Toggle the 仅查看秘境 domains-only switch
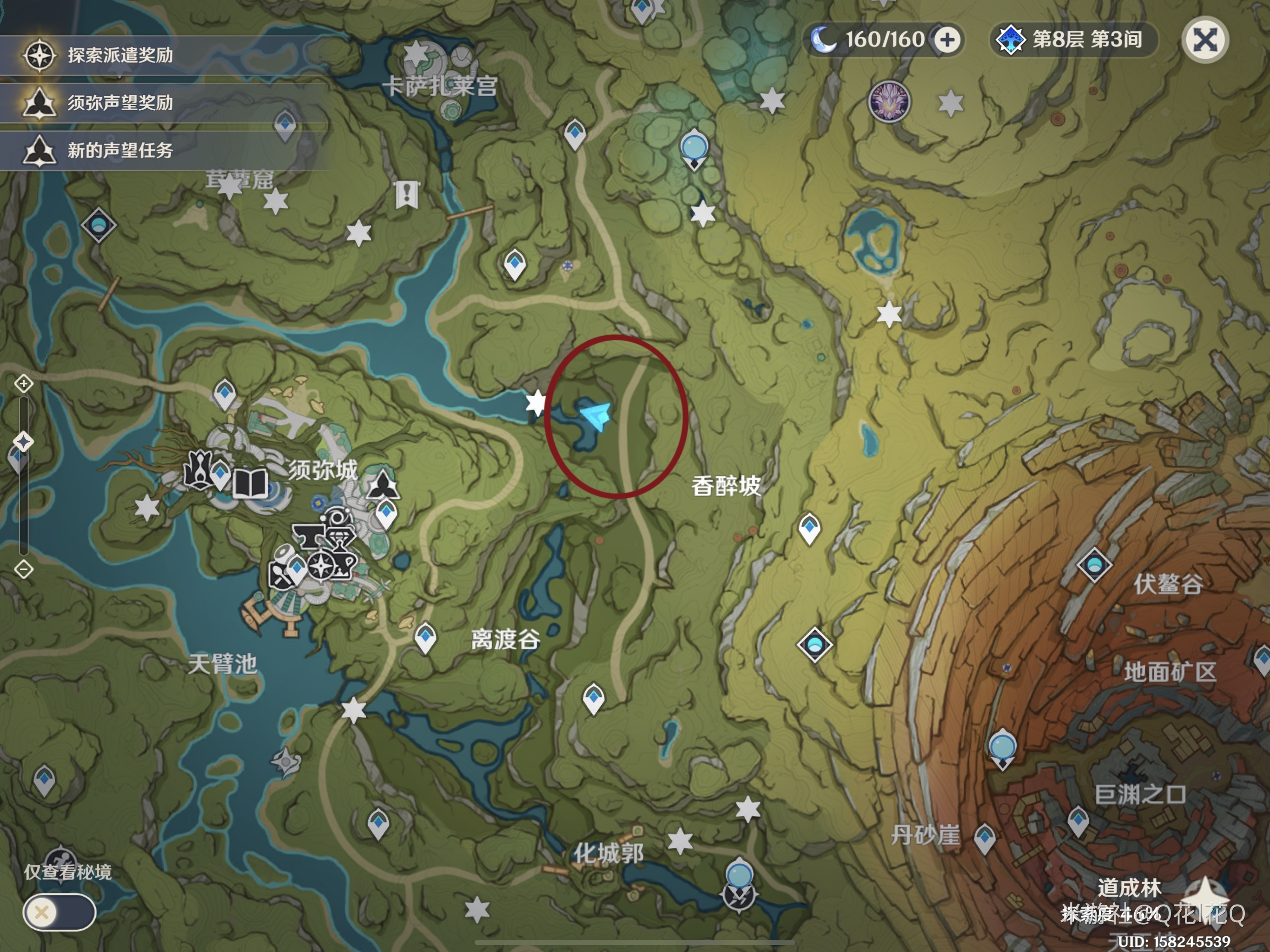Image resolution: width=1270 pixels, height=952 pixels. coord(59,912)
